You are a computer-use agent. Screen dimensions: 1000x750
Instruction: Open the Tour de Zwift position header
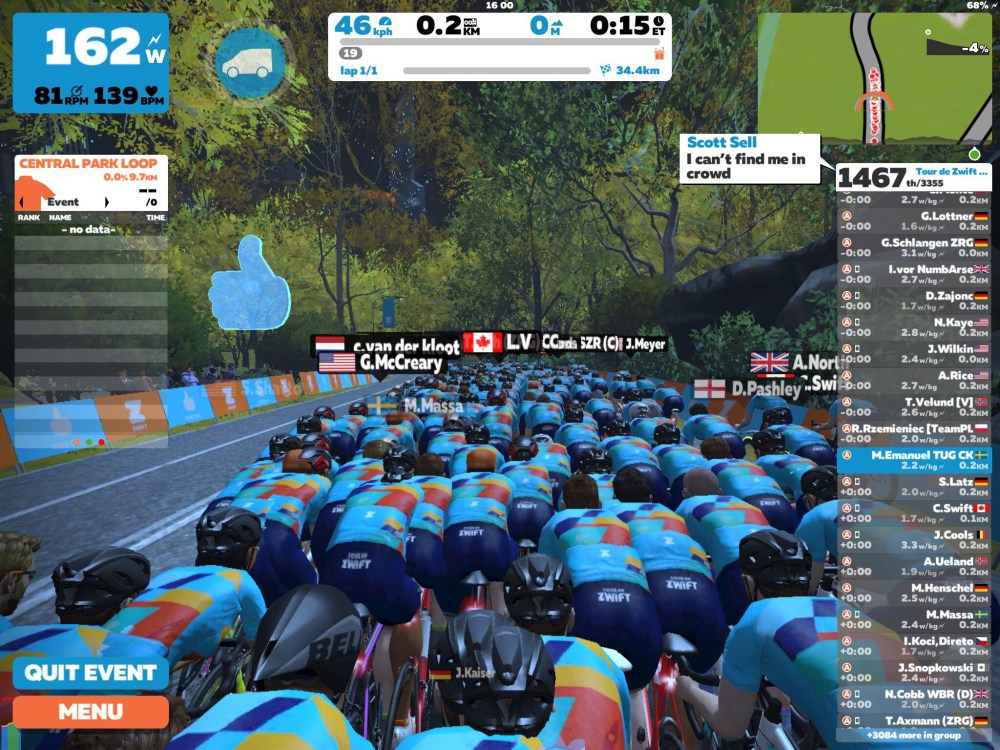[x=914, y=177]
